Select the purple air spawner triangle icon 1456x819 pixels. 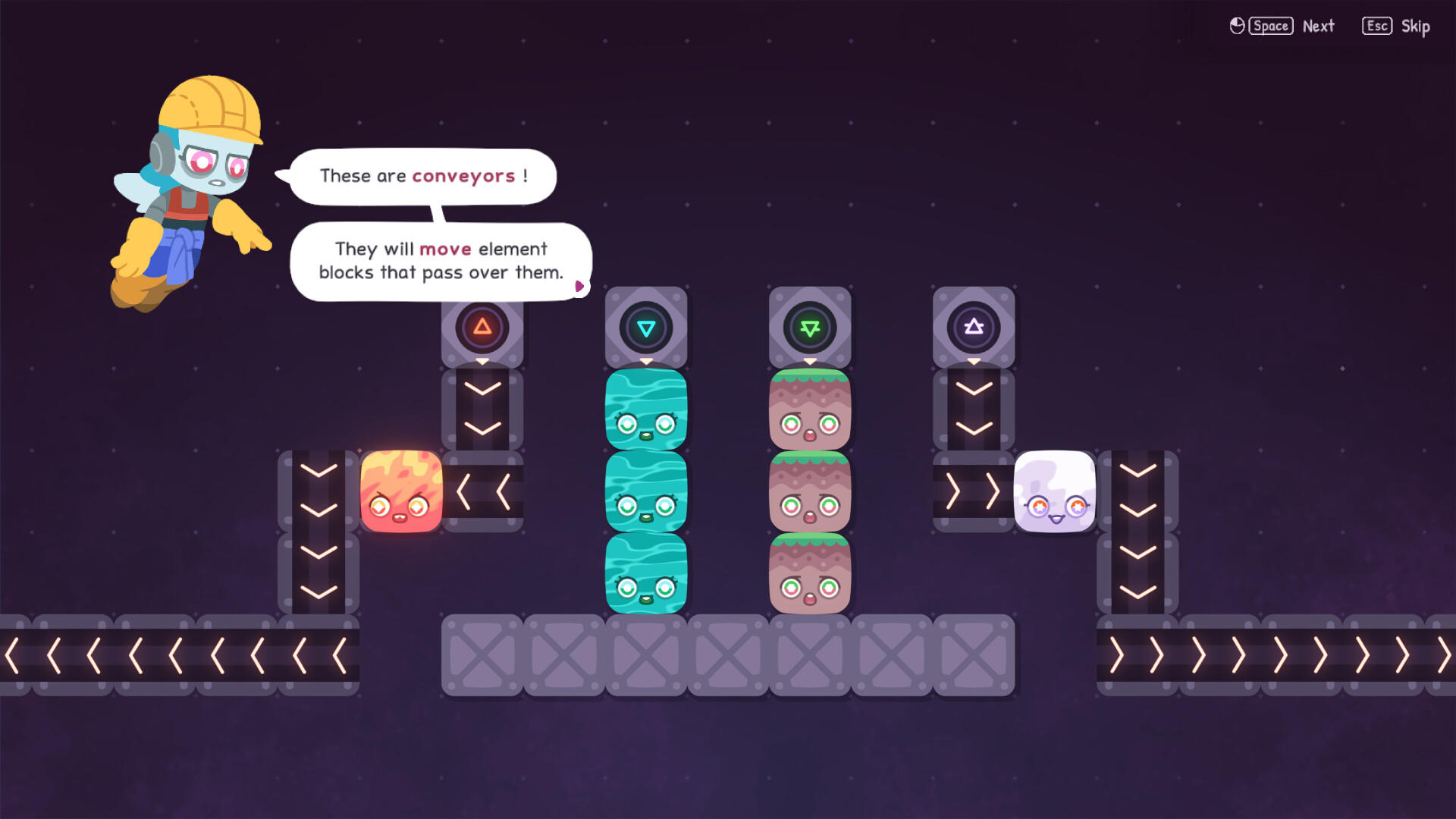pyautogui.click(x=973, y=328)
